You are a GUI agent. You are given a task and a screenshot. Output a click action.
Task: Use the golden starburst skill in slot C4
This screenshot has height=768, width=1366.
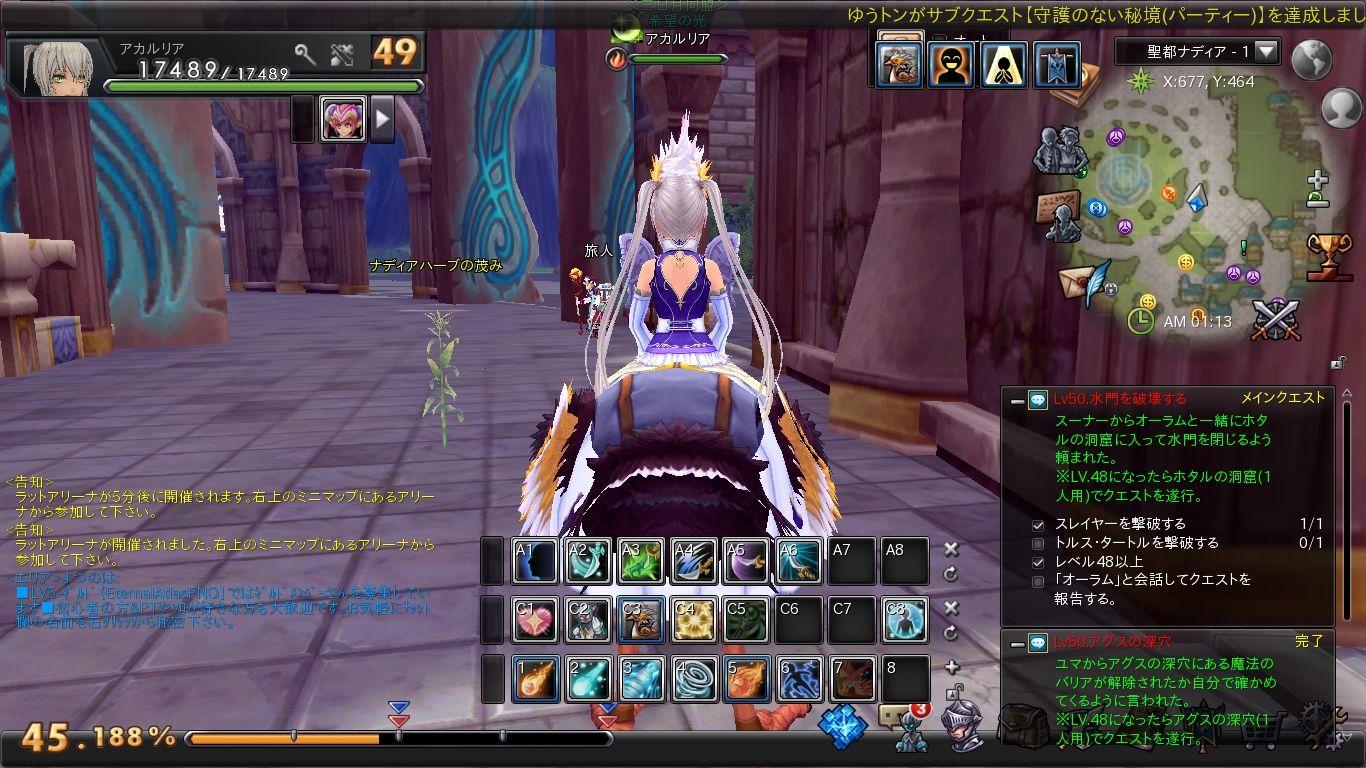(x=693, y=620)
